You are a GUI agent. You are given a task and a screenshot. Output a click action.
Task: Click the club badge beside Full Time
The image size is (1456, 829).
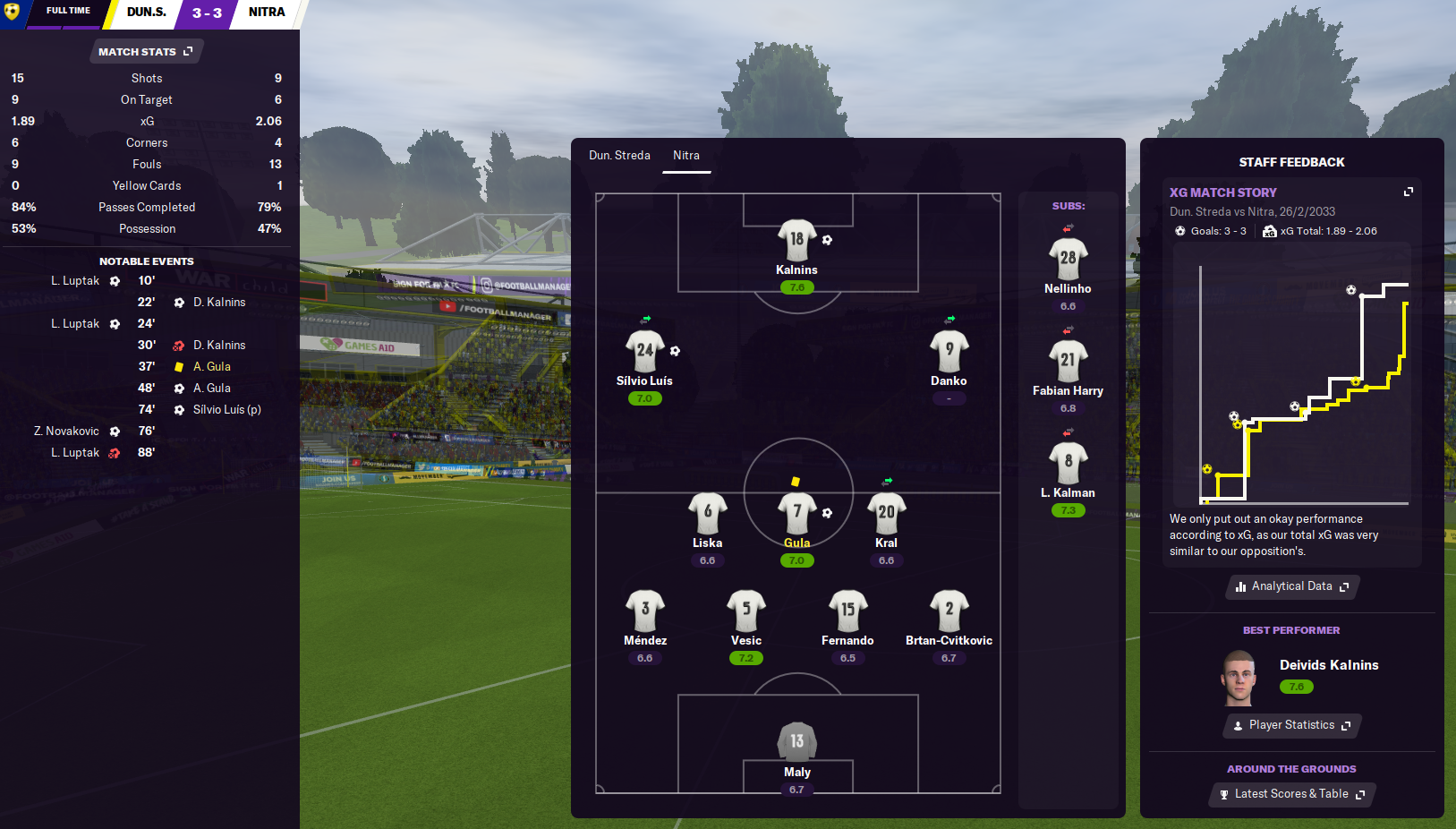coord(13,12)
